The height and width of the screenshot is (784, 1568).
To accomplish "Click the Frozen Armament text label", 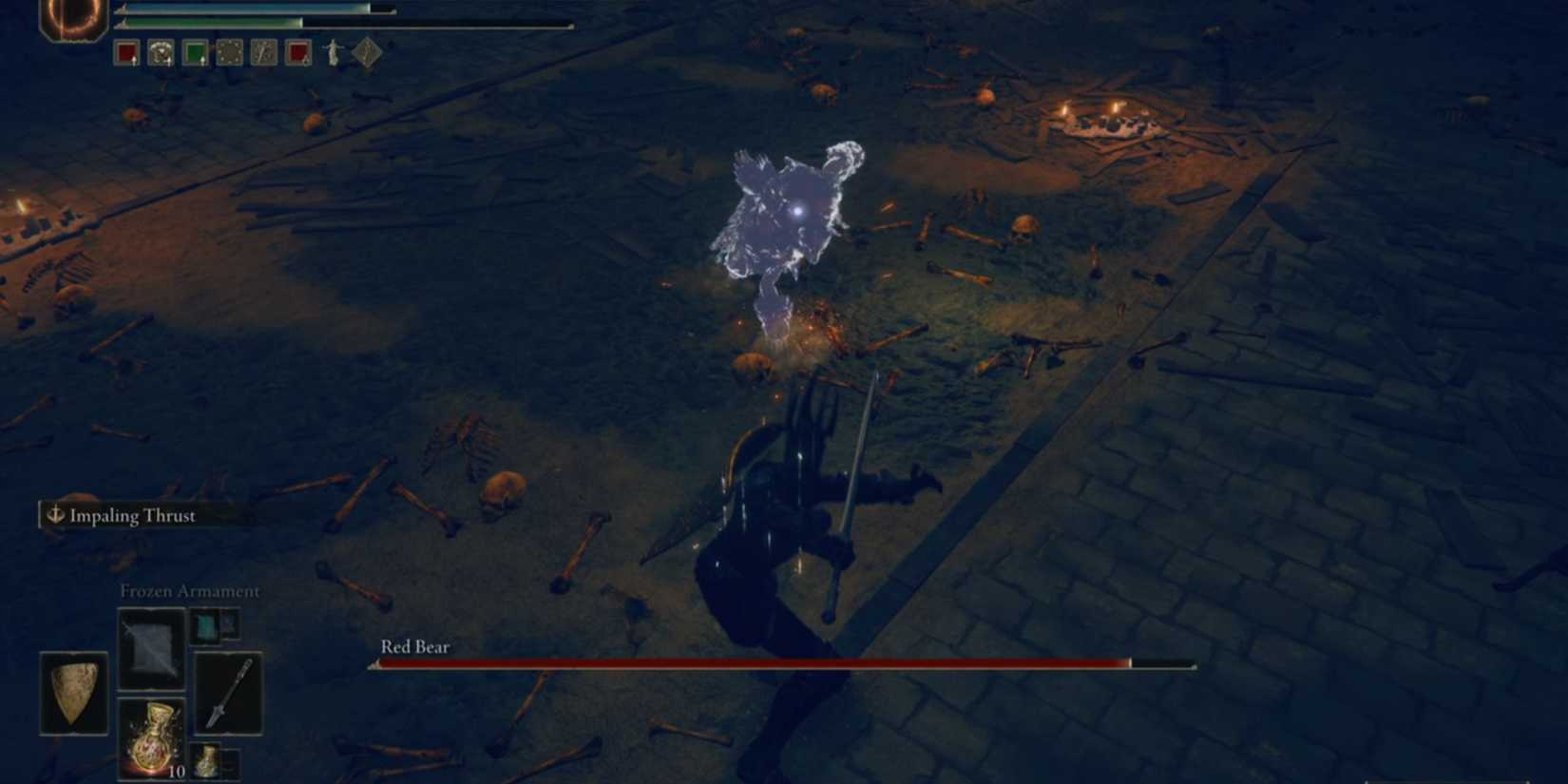I will pos(189,591).
